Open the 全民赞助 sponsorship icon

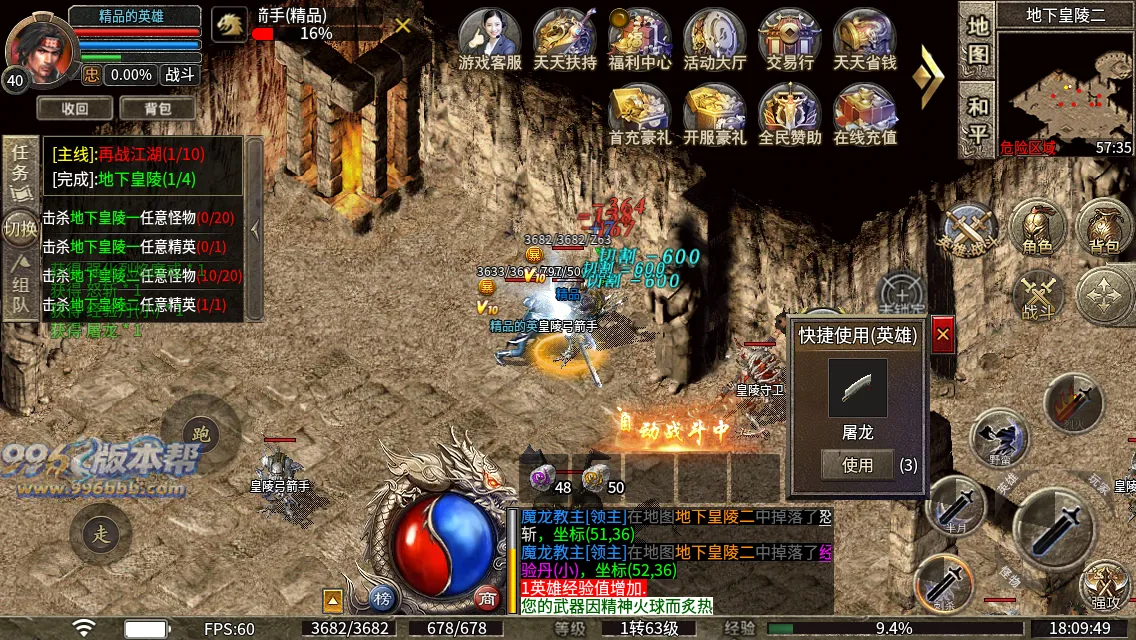point(790,110)
